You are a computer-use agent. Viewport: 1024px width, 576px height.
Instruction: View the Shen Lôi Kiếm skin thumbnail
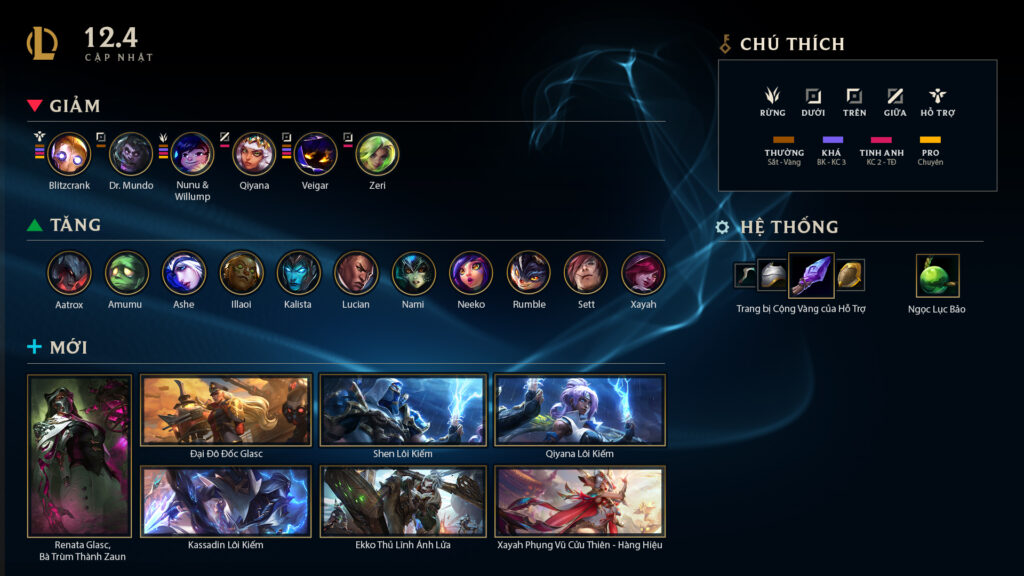pos(403,410)
